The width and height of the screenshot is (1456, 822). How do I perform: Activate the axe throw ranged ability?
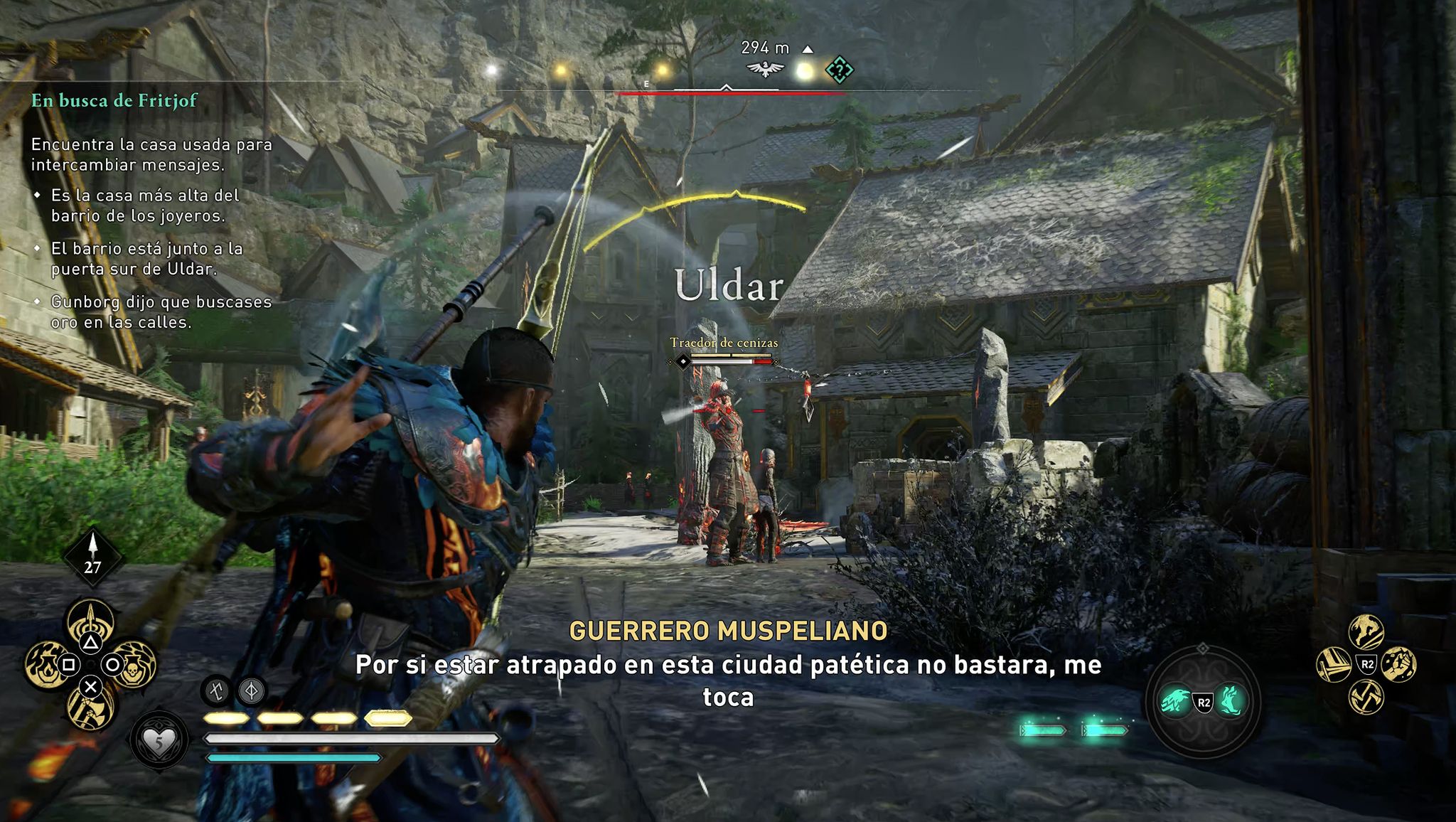[90, 709]
